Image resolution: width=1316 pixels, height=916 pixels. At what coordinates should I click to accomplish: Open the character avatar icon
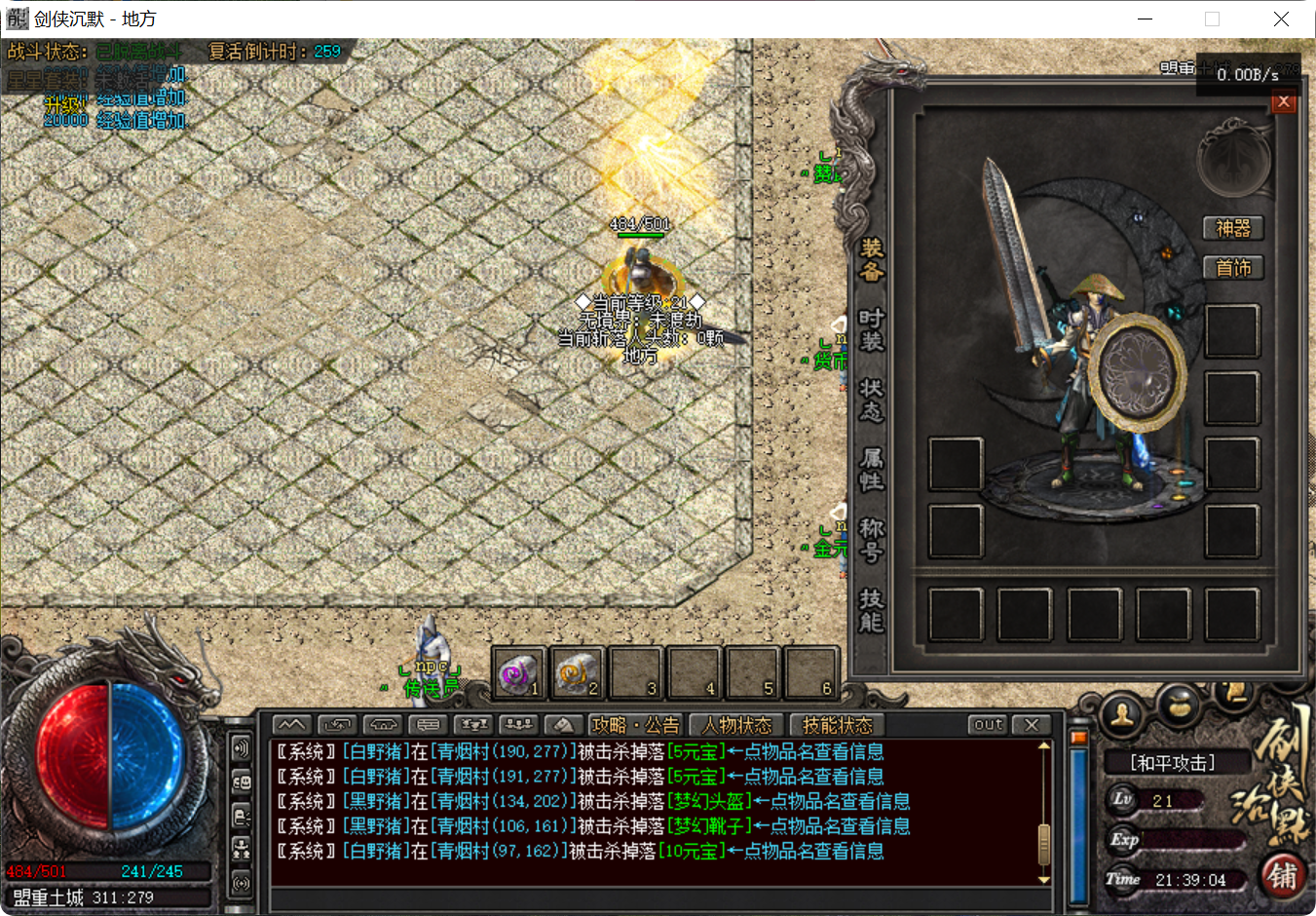[x=1120, y=714]
